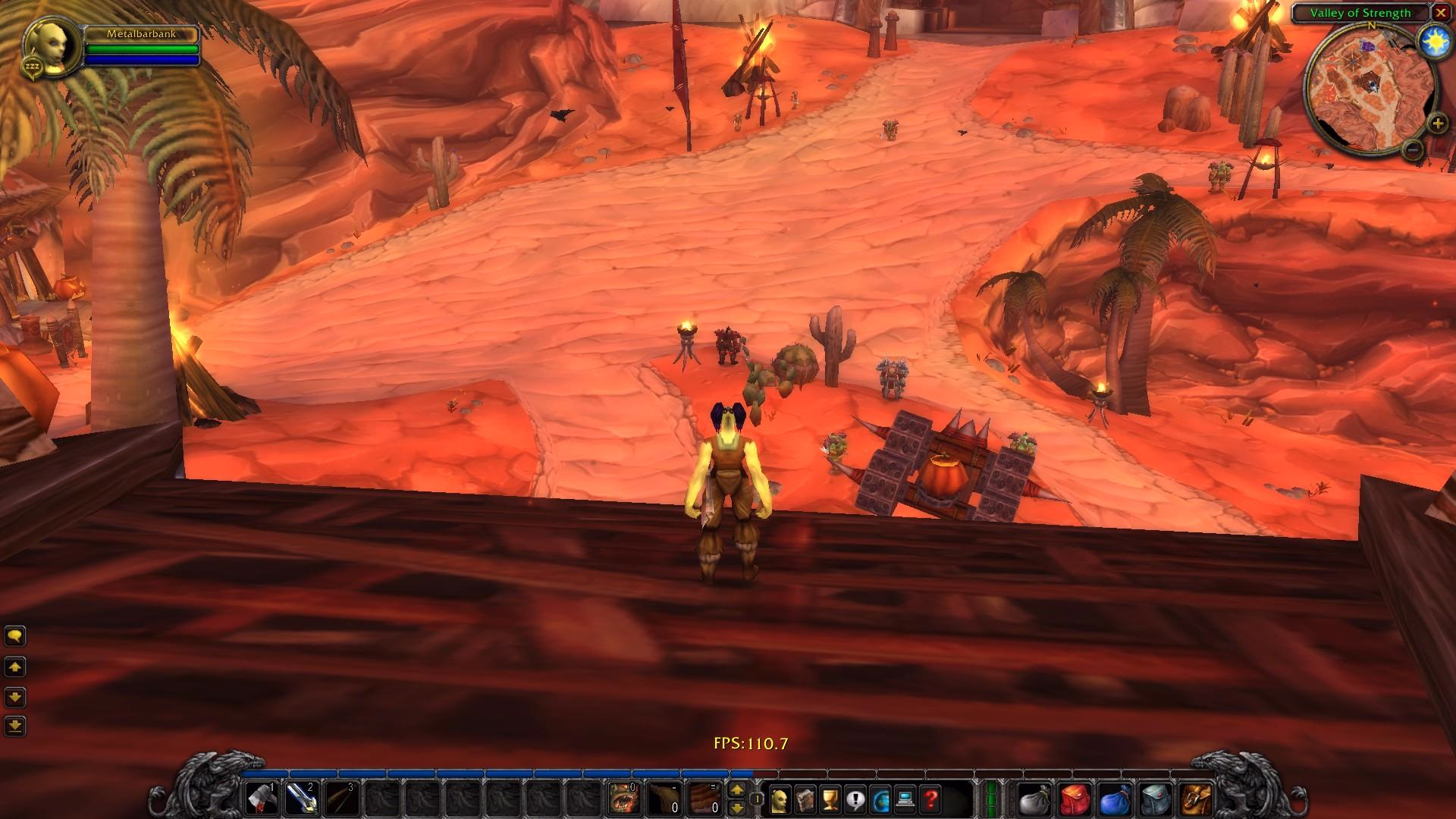This screenshot has width=1456, height=819.
Task: Open the world map globe icon
Action: click(x=881, y=799)
